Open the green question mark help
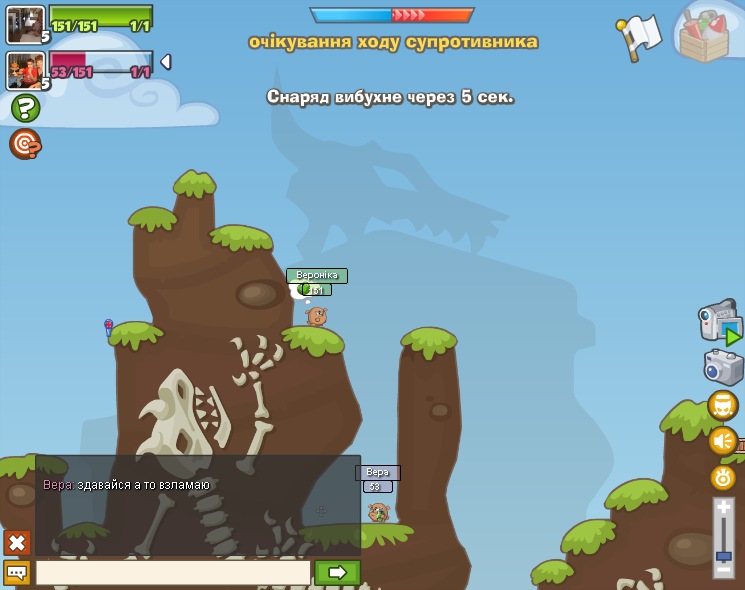This screenshot has height=590, width=745. pyautogui.click(x=25, y=108)
